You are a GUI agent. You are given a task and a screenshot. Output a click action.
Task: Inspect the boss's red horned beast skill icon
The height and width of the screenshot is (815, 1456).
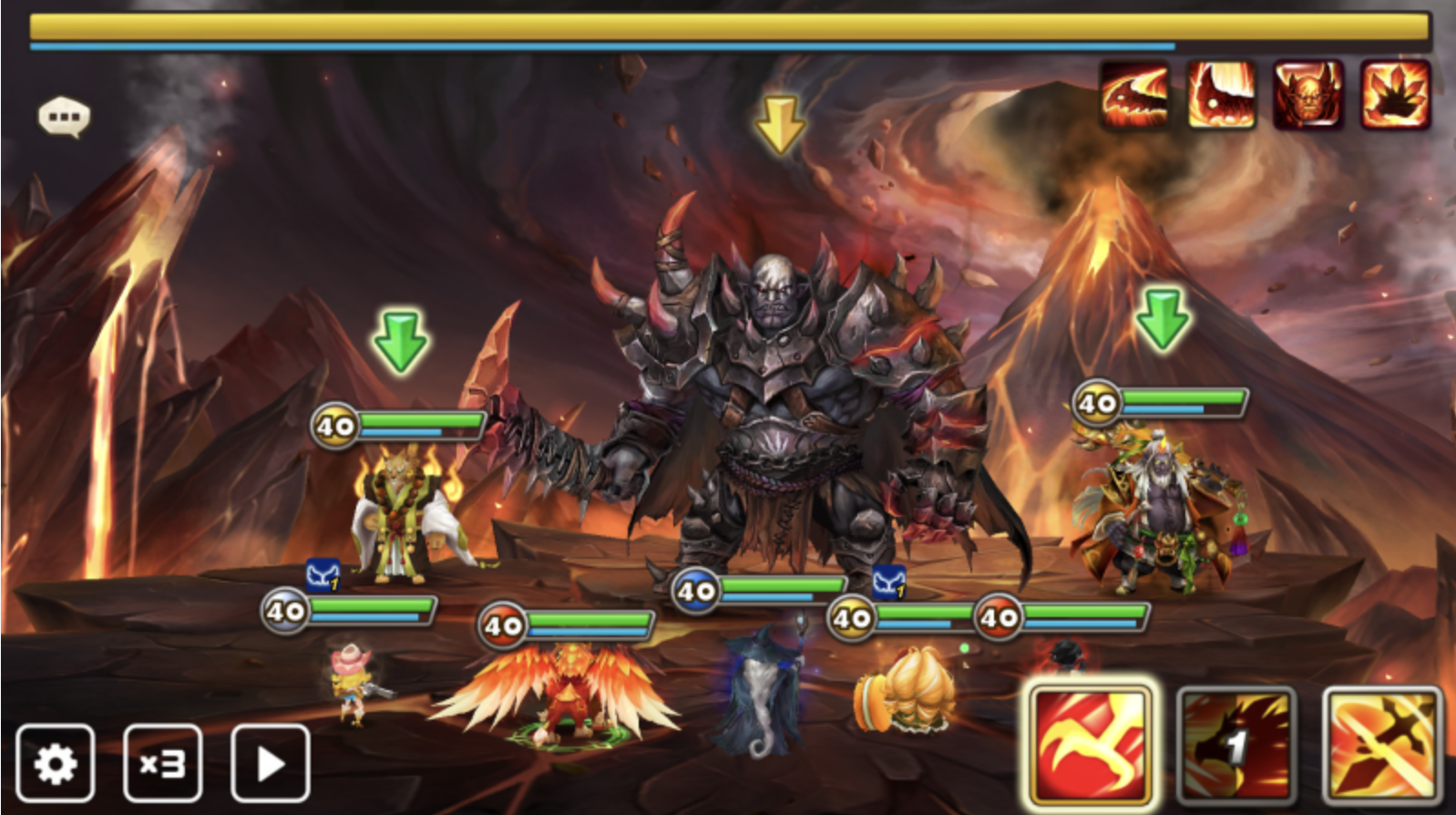(1221, 94)
